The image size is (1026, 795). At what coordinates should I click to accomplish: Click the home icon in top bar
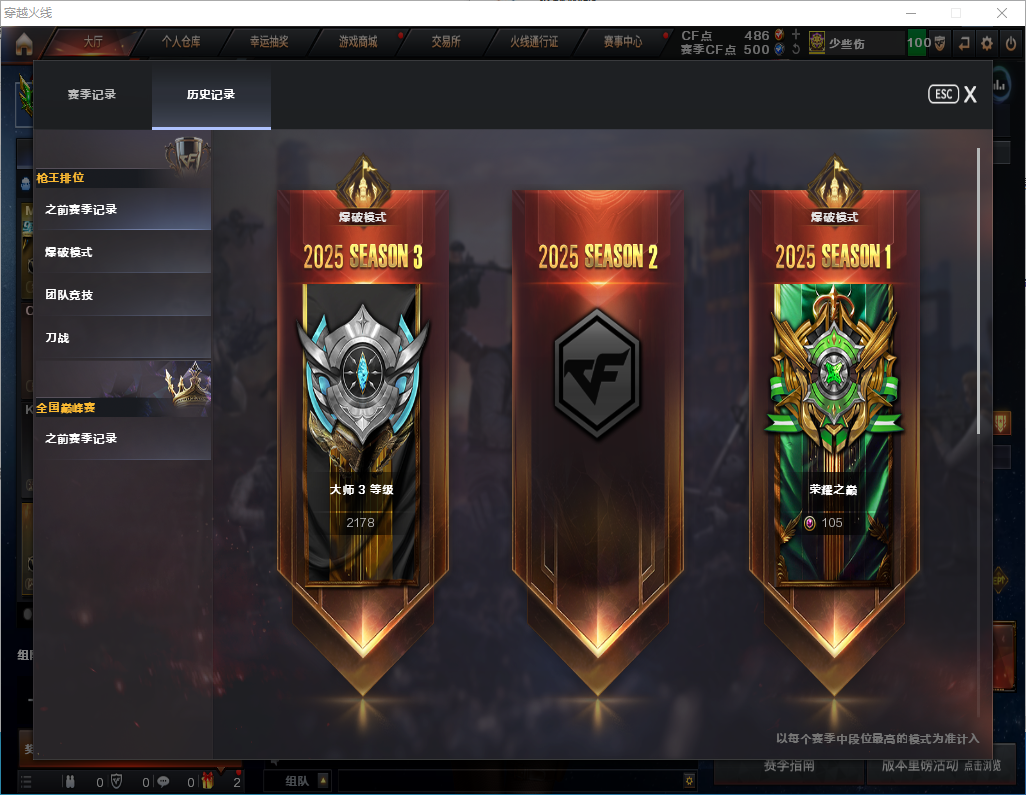24,43
